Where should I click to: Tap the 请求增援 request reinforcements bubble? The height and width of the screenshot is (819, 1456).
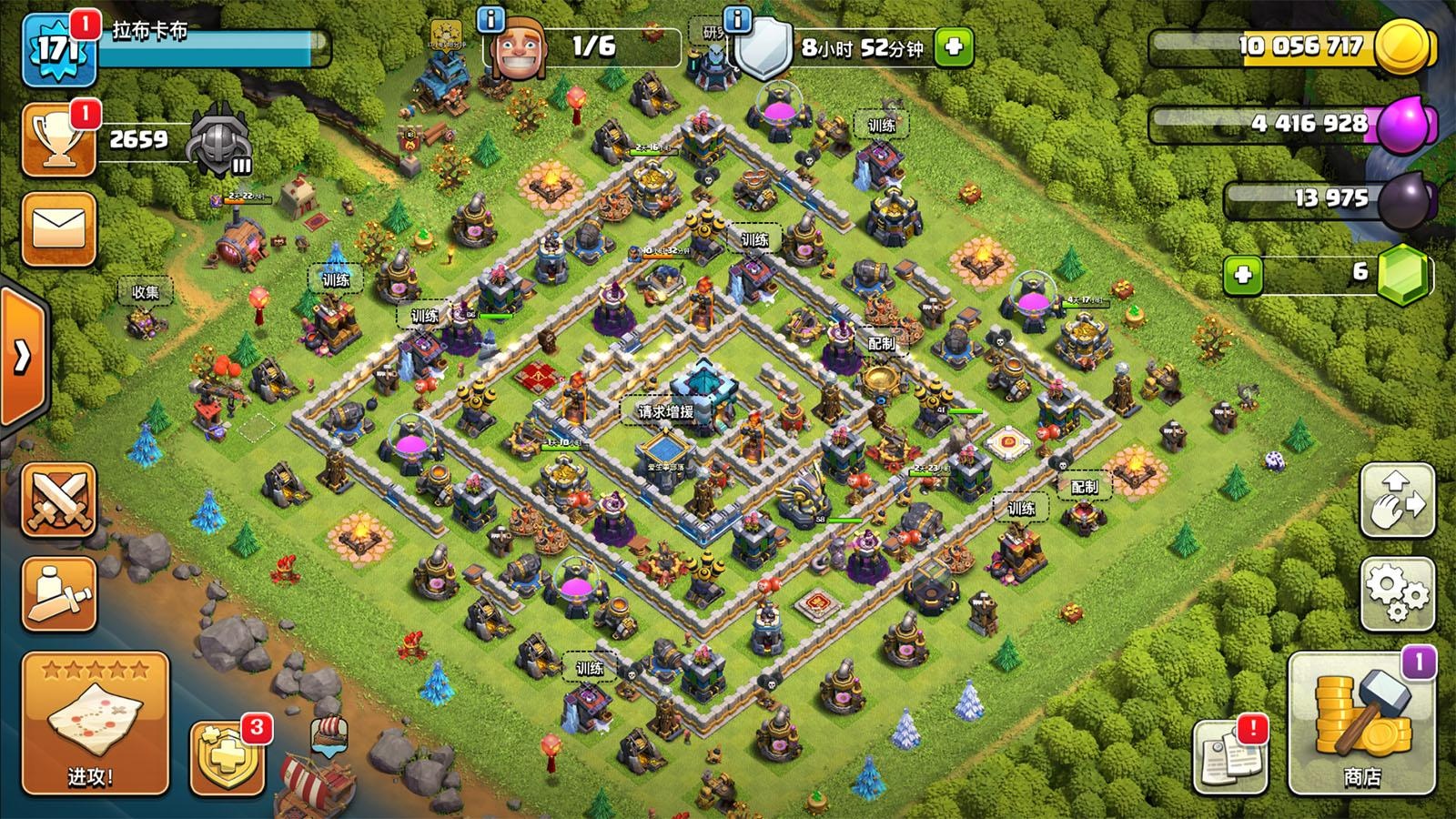665,411
